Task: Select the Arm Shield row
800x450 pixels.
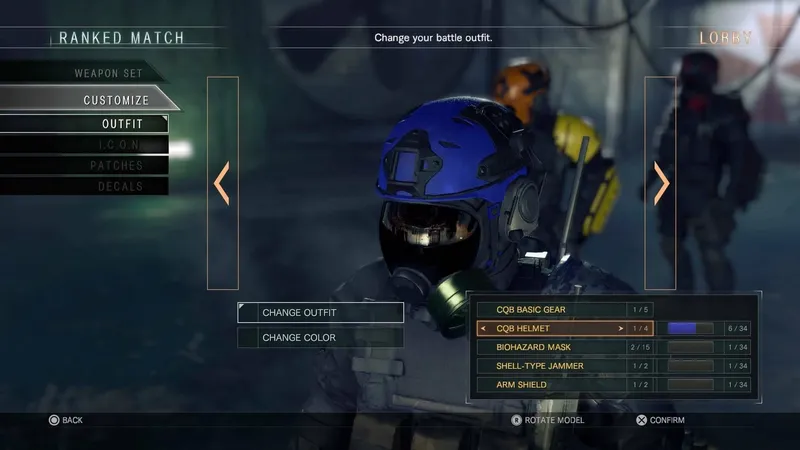Action: coord(551,385)
